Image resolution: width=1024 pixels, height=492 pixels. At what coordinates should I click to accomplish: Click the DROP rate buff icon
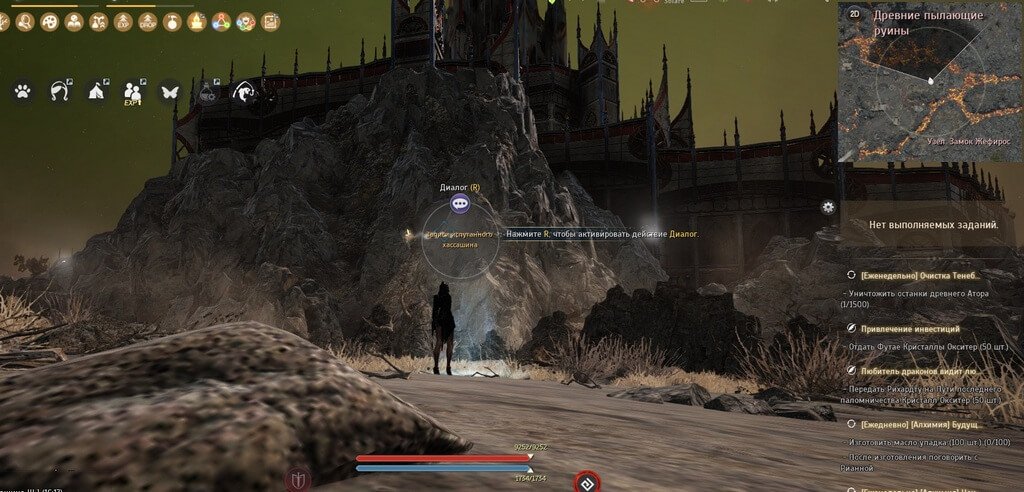[147, 21]
